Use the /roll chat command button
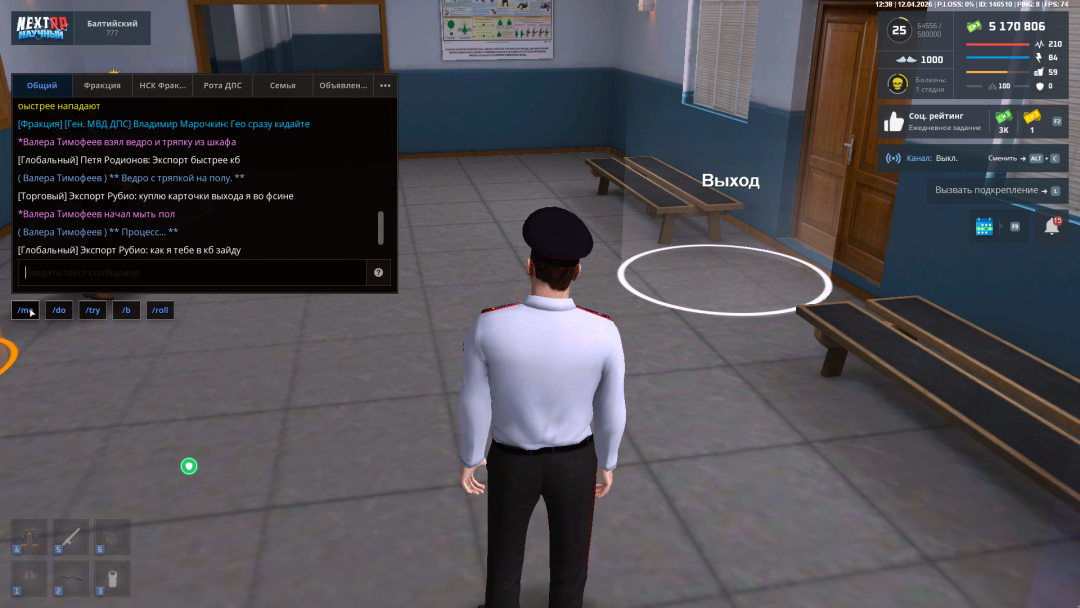Viewport: 1080px width, 608px height. click(160, 310)
